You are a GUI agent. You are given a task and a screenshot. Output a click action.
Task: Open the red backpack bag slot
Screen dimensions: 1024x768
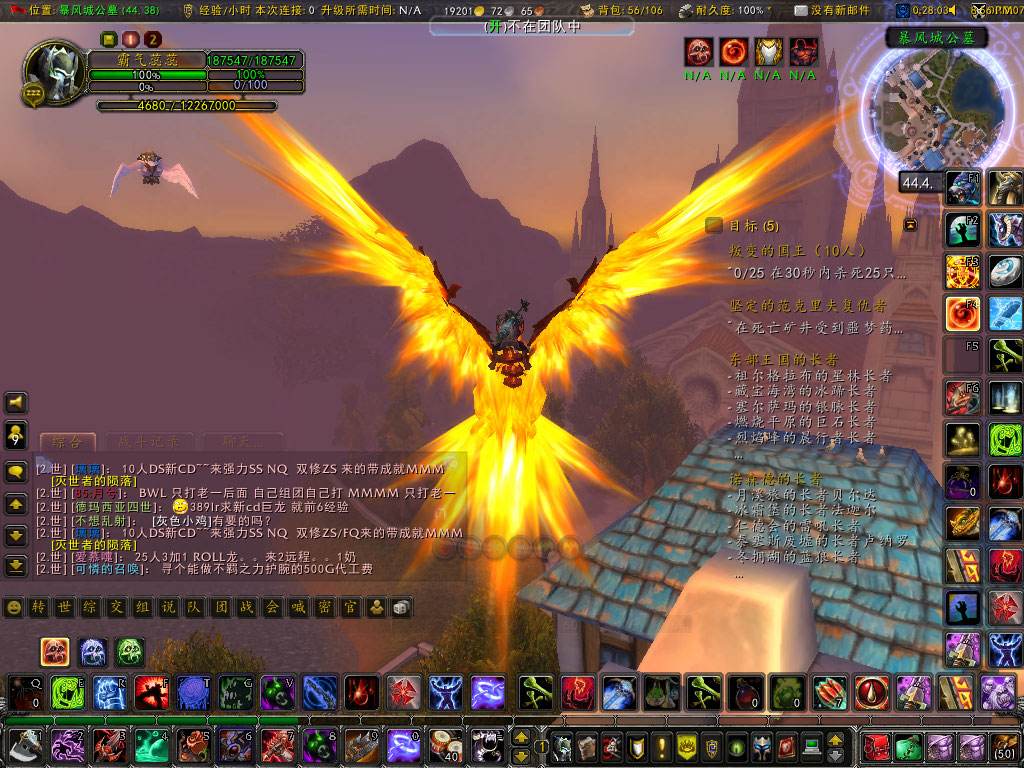(x=877, y=746)
